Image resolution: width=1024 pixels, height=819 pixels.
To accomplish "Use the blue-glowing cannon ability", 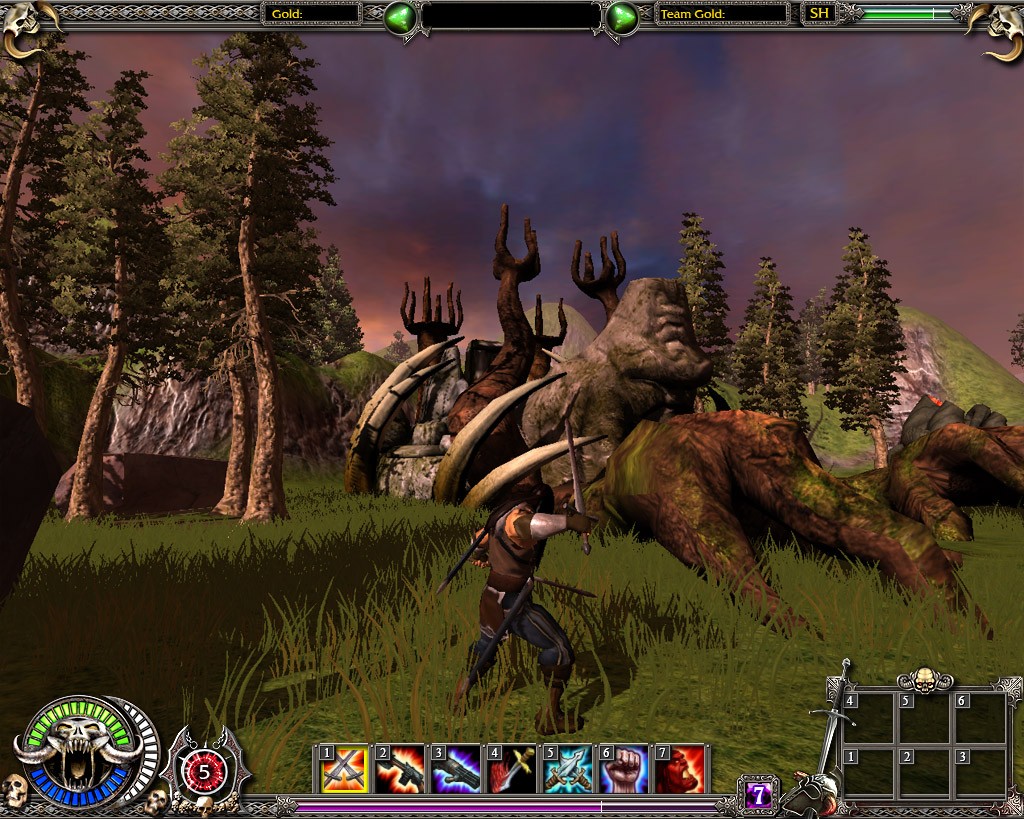I will point(456,769).
